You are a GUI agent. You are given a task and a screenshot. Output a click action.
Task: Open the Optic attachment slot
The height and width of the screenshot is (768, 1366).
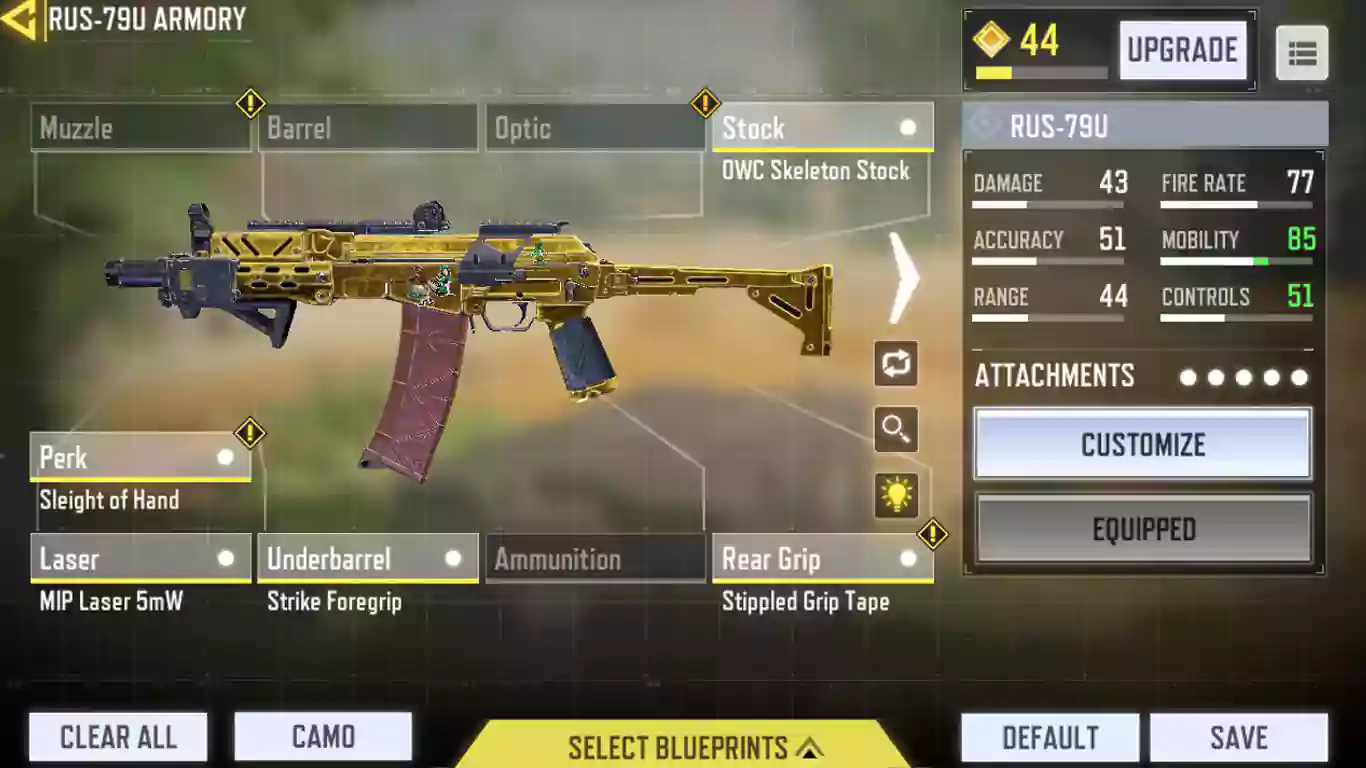595,129
